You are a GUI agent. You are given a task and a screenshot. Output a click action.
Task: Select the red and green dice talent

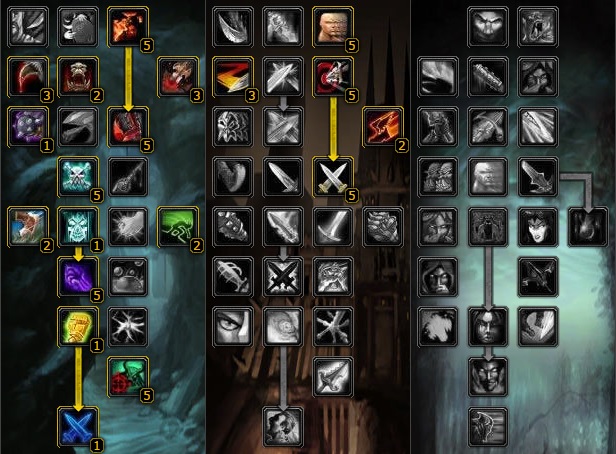pyautogui.click(x=127, y=375)
